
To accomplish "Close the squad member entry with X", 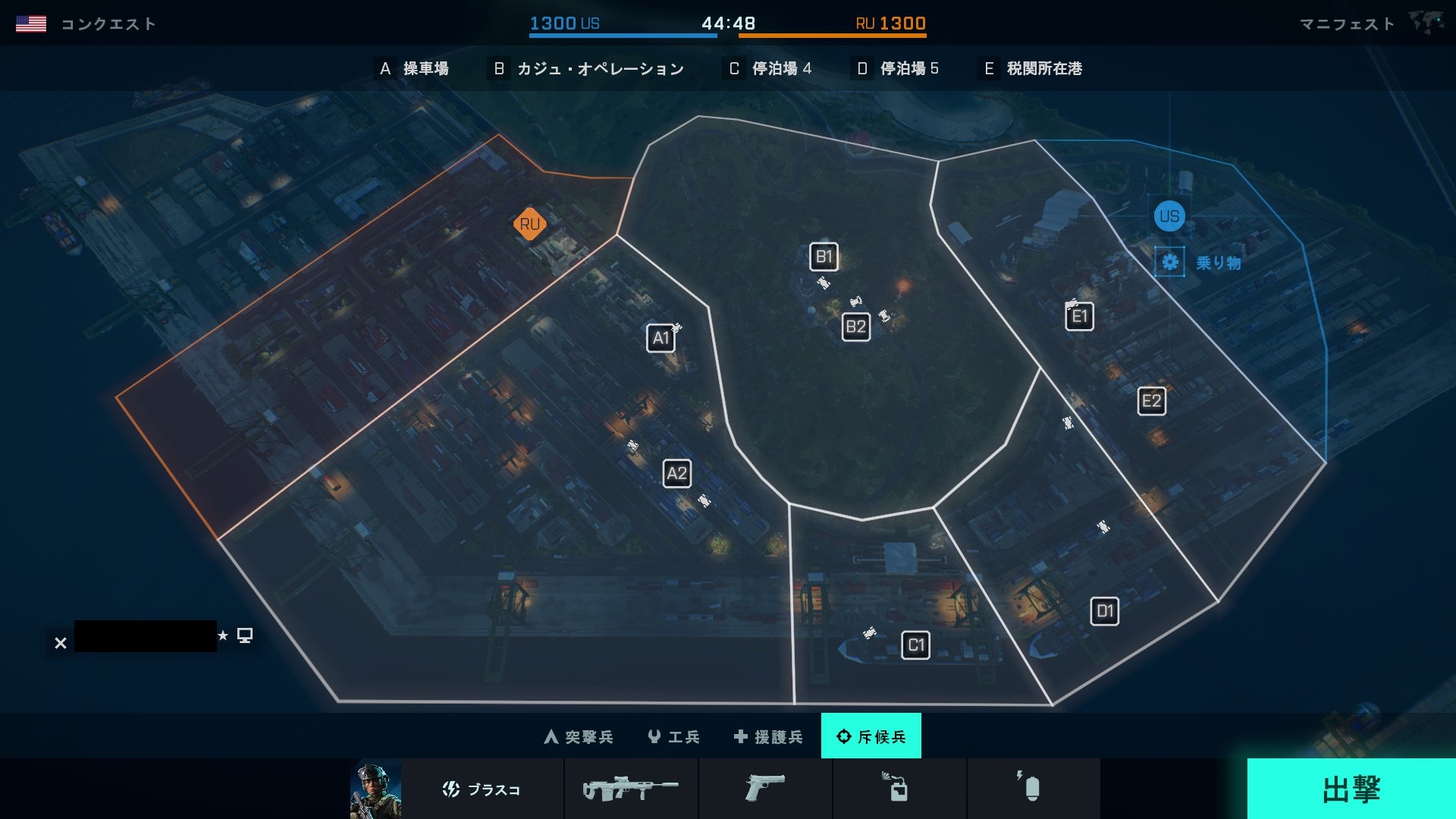I will (x=61, y=643).
